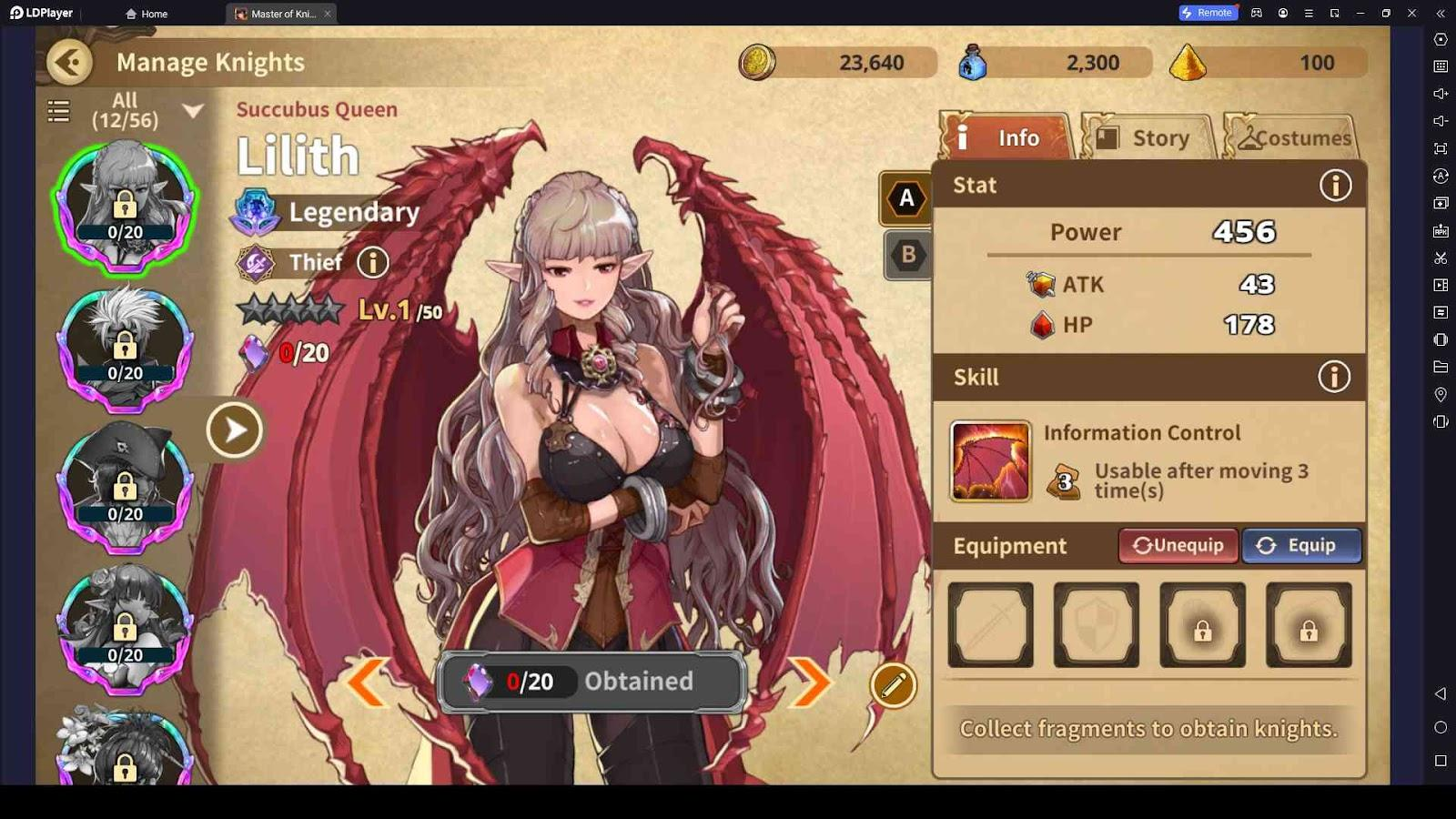Go back from Manage Knights screen
This screenshot has width=1456, height=819.
(69, 62)
